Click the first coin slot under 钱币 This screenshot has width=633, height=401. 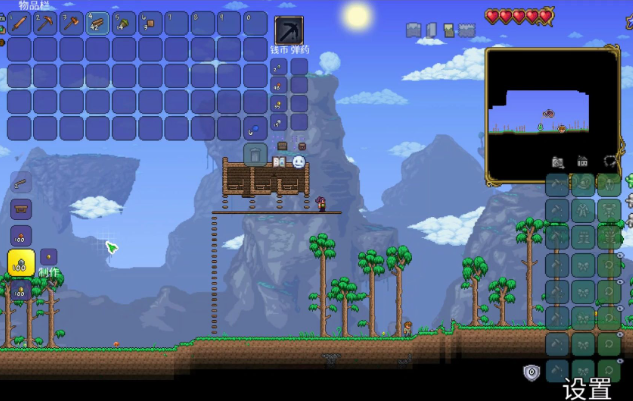tap(279, 67)
